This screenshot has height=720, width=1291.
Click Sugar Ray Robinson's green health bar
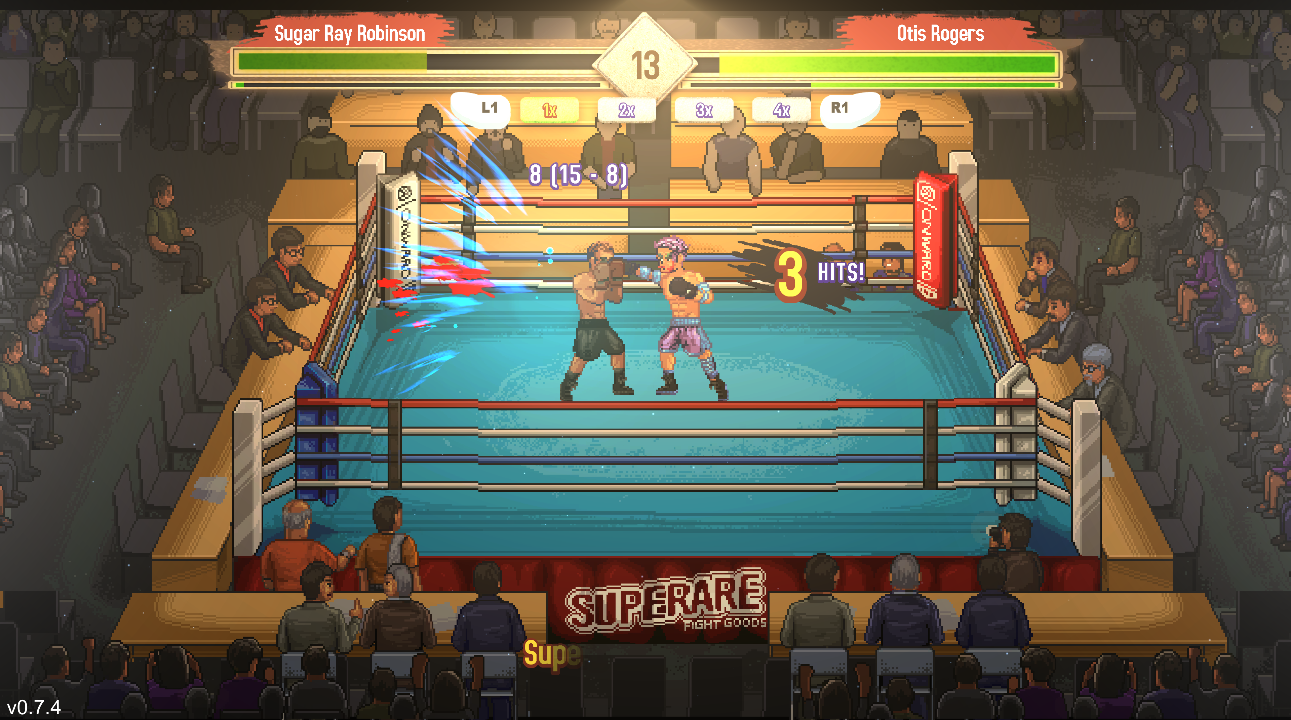click(x=330, y=60)
